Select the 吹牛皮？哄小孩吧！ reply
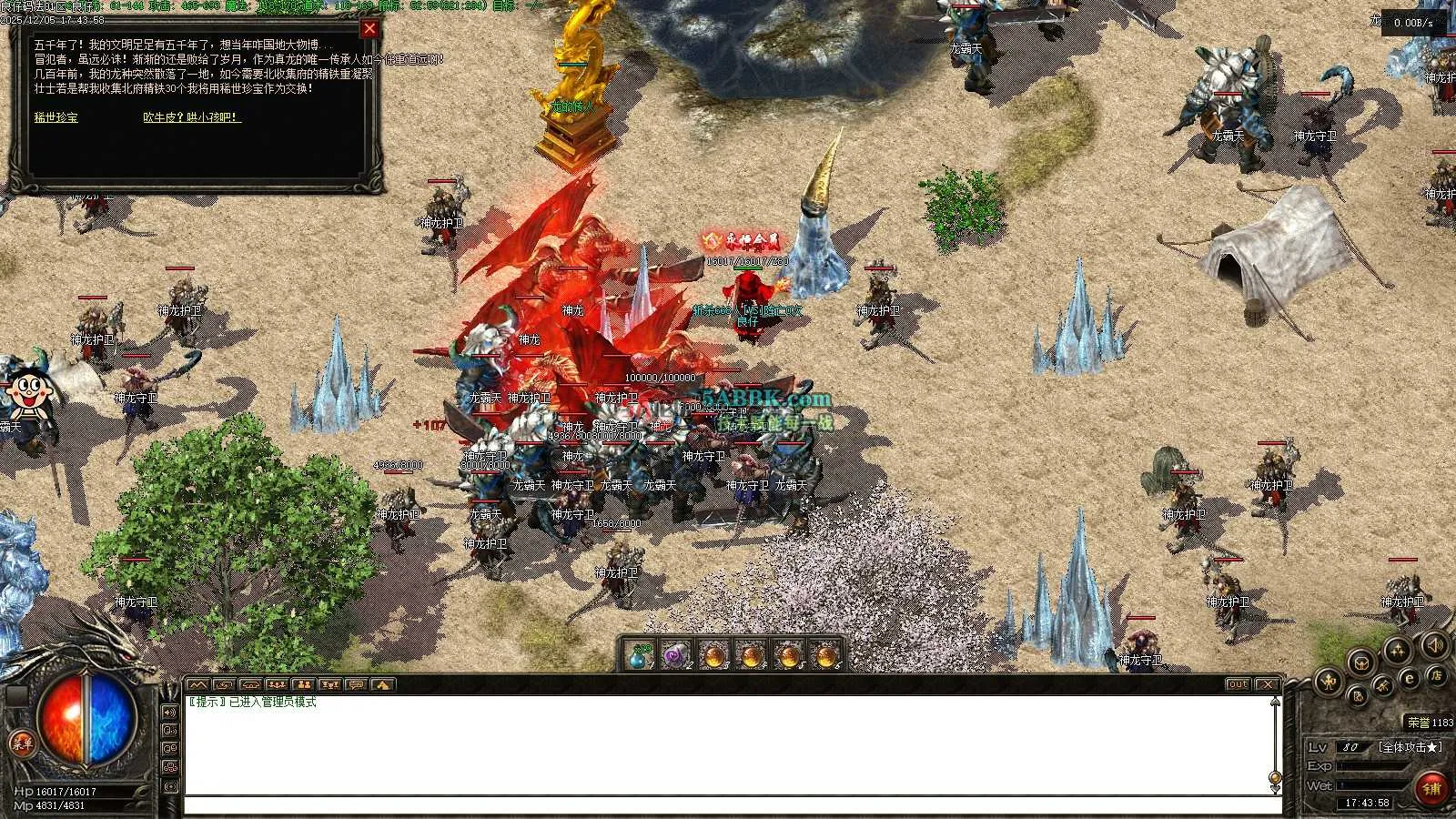1456x819 pixels. 191,117
